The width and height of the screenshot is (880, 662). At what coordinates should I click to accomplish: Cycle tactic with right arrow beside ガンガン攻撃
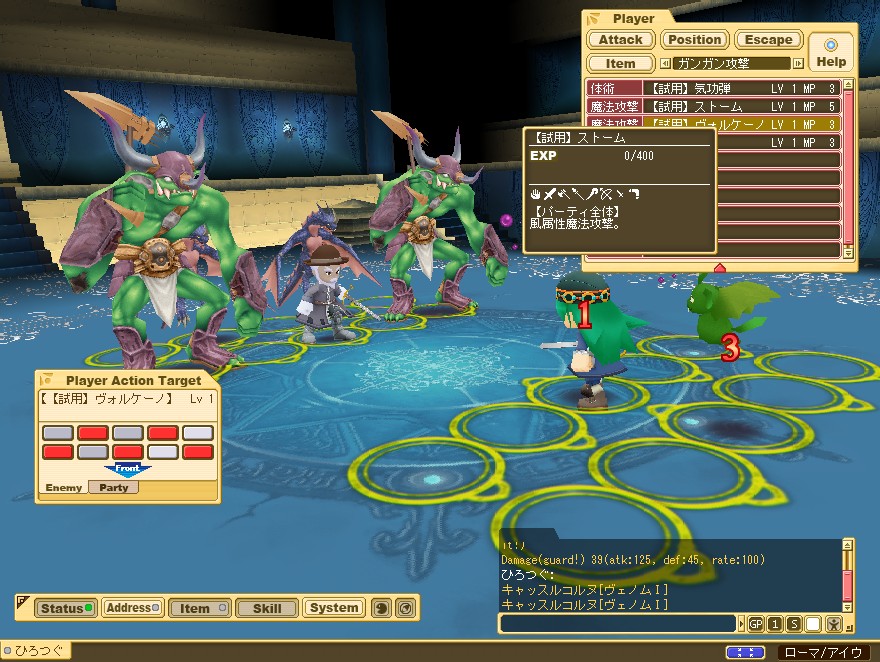click(x=798, y=63)
